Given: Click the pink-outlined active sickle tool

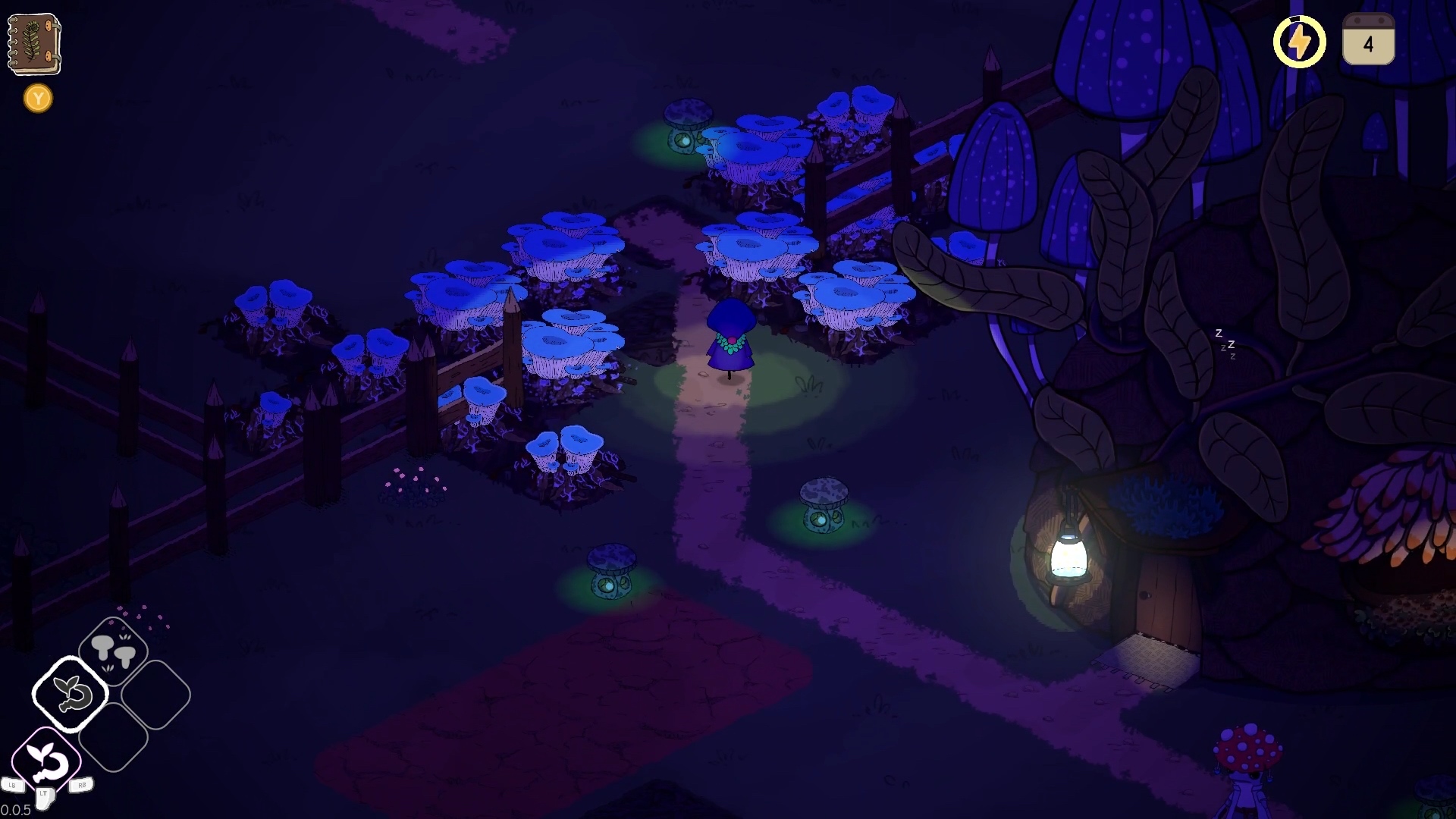Looking at the screenshot, I should (46, 761).
